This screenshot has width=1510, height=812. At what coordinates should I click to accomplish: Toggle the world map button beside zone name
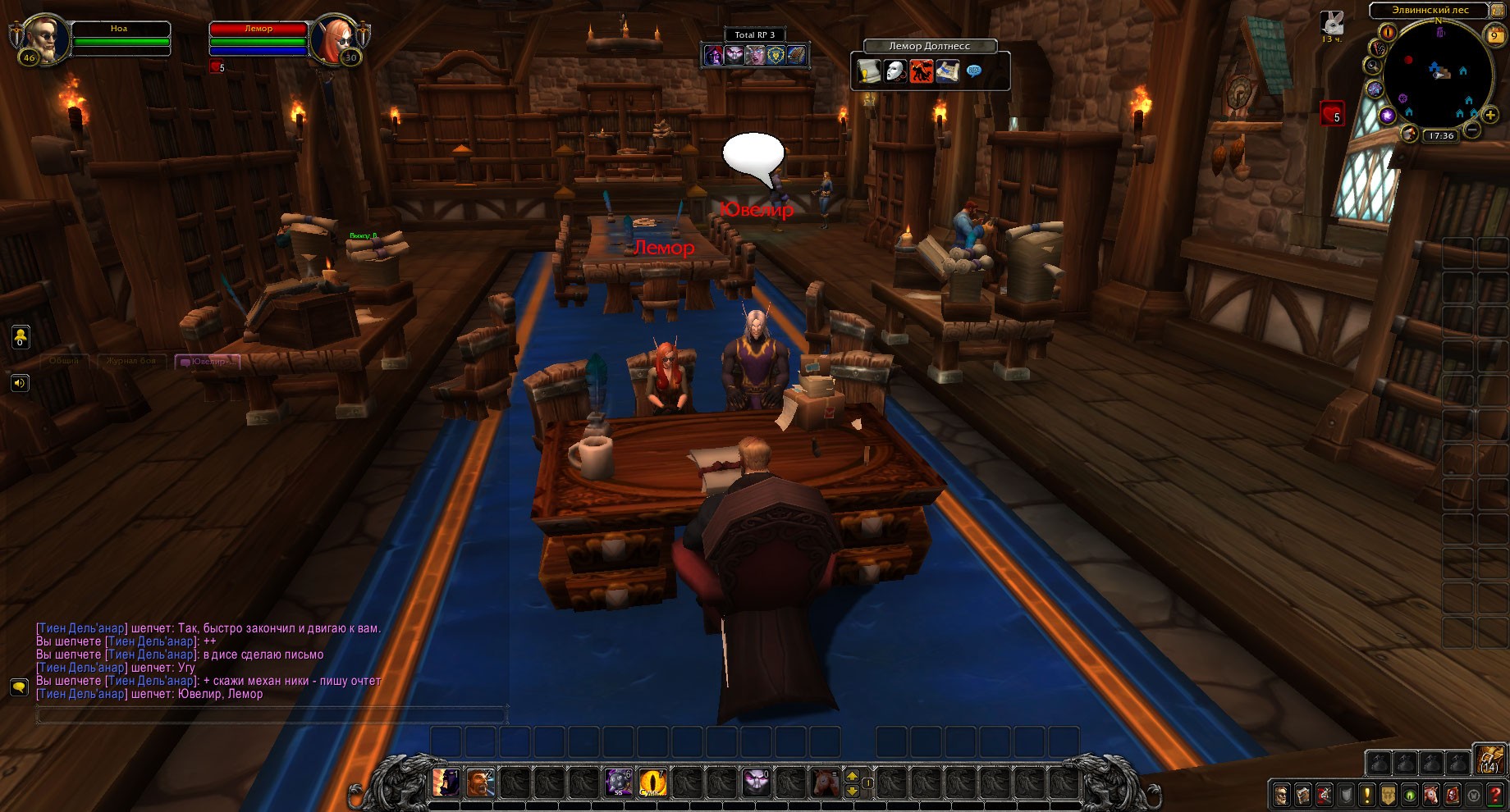coord(1499,10)
